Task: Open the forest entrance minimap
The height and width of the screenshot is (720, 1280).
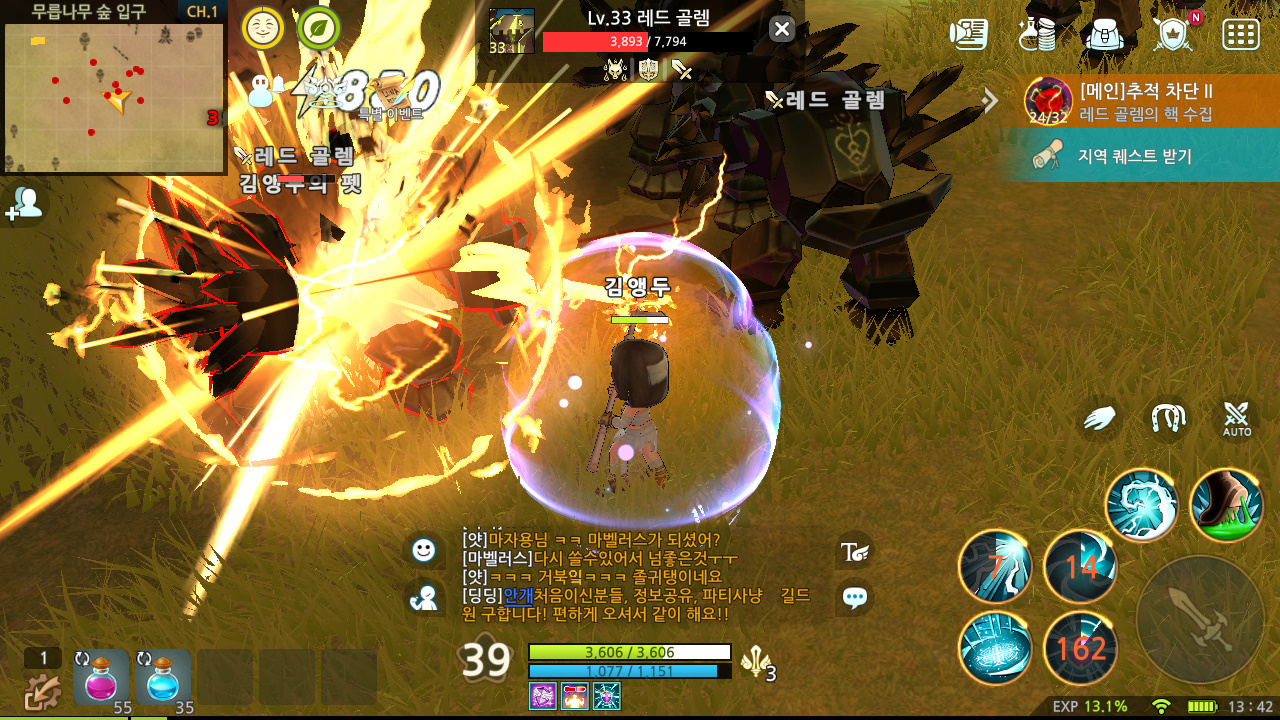Action: click(113, 97)
